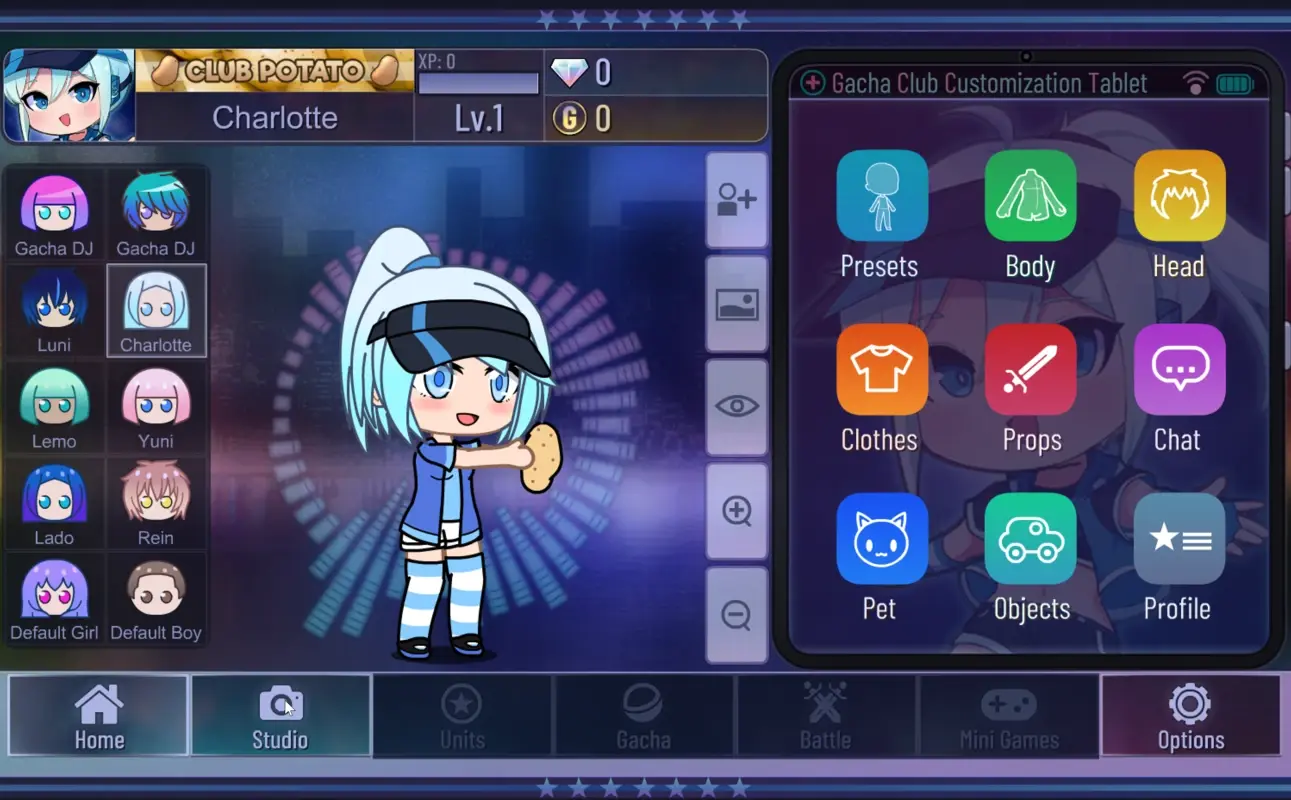Open the Body customization menu
The height and width of the screenshot is (800, 1291).
coord(1030,195)
